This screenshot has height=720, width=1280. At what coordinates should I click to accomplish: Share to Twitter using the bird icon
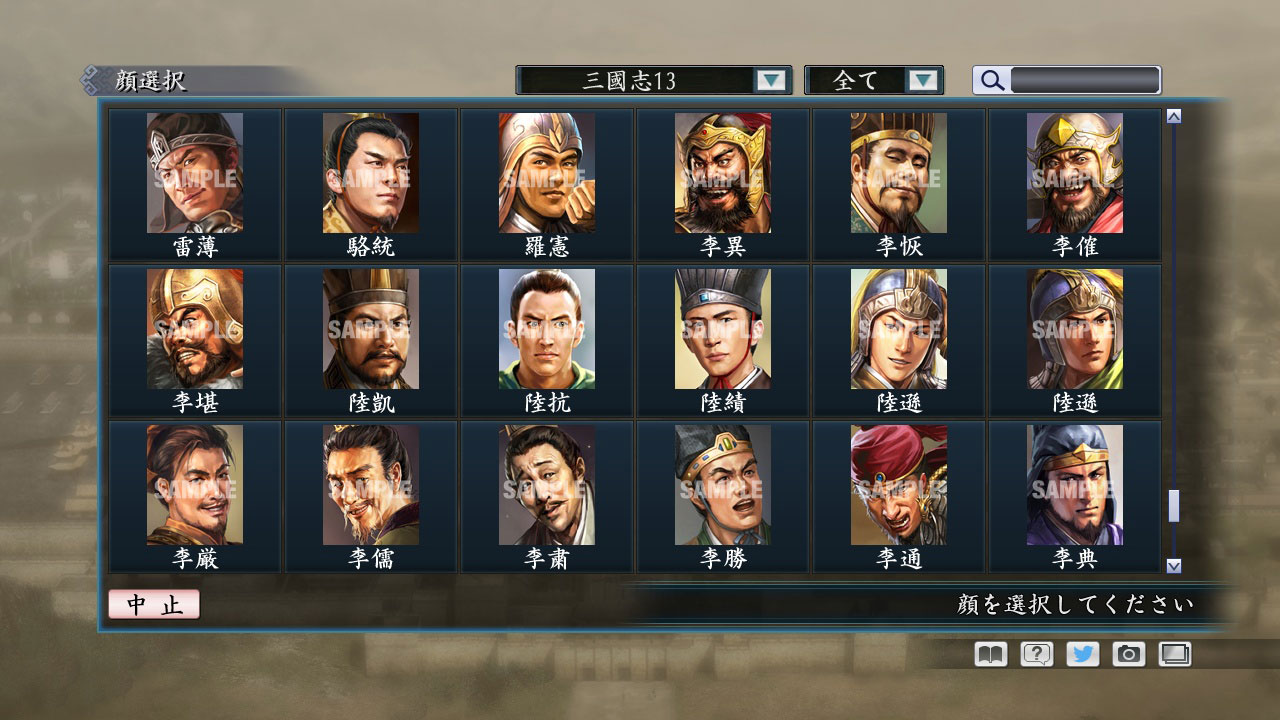[1081, 655]
